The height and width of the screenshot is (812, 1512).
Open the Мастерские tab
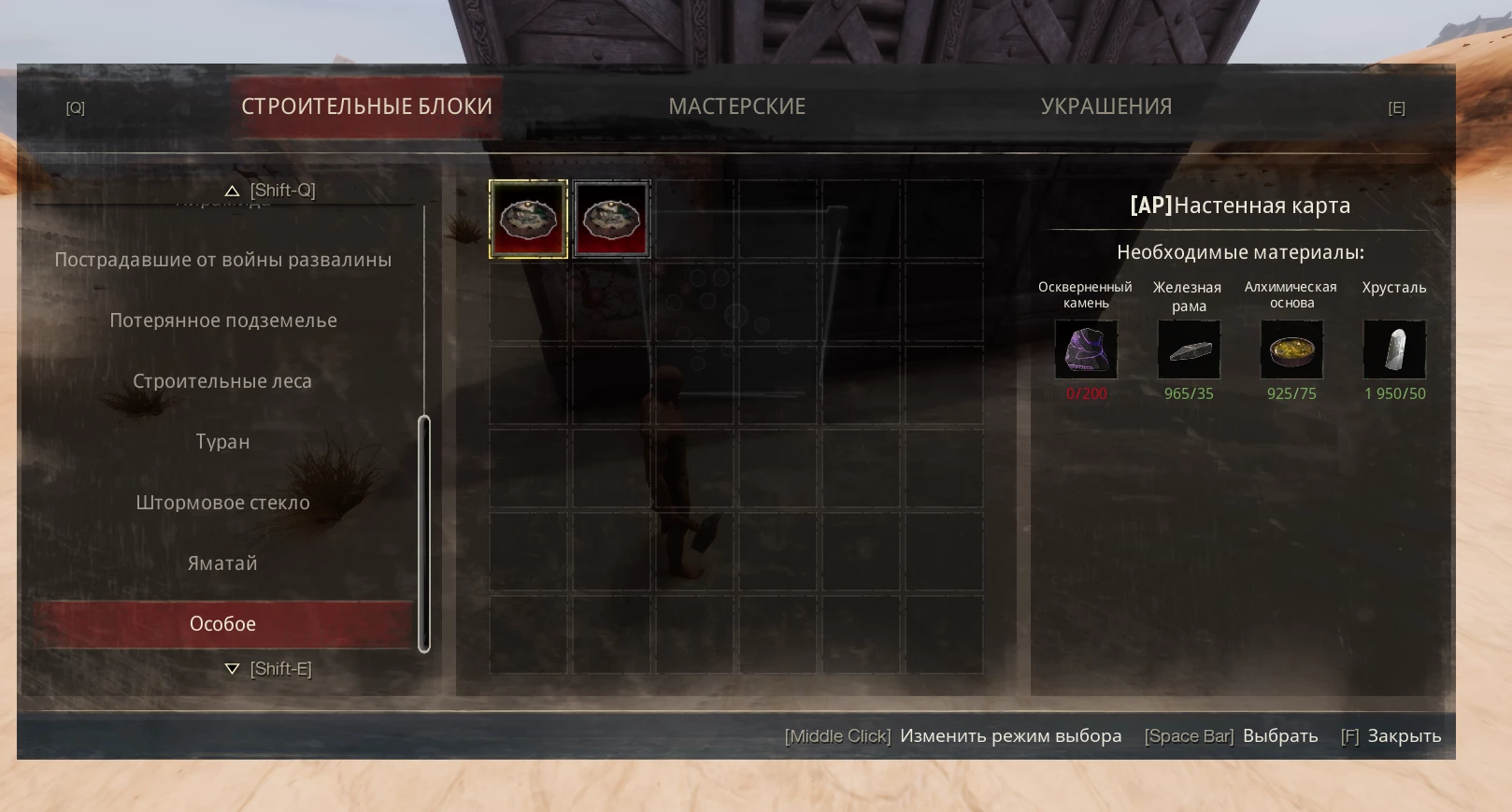[736, 107]
